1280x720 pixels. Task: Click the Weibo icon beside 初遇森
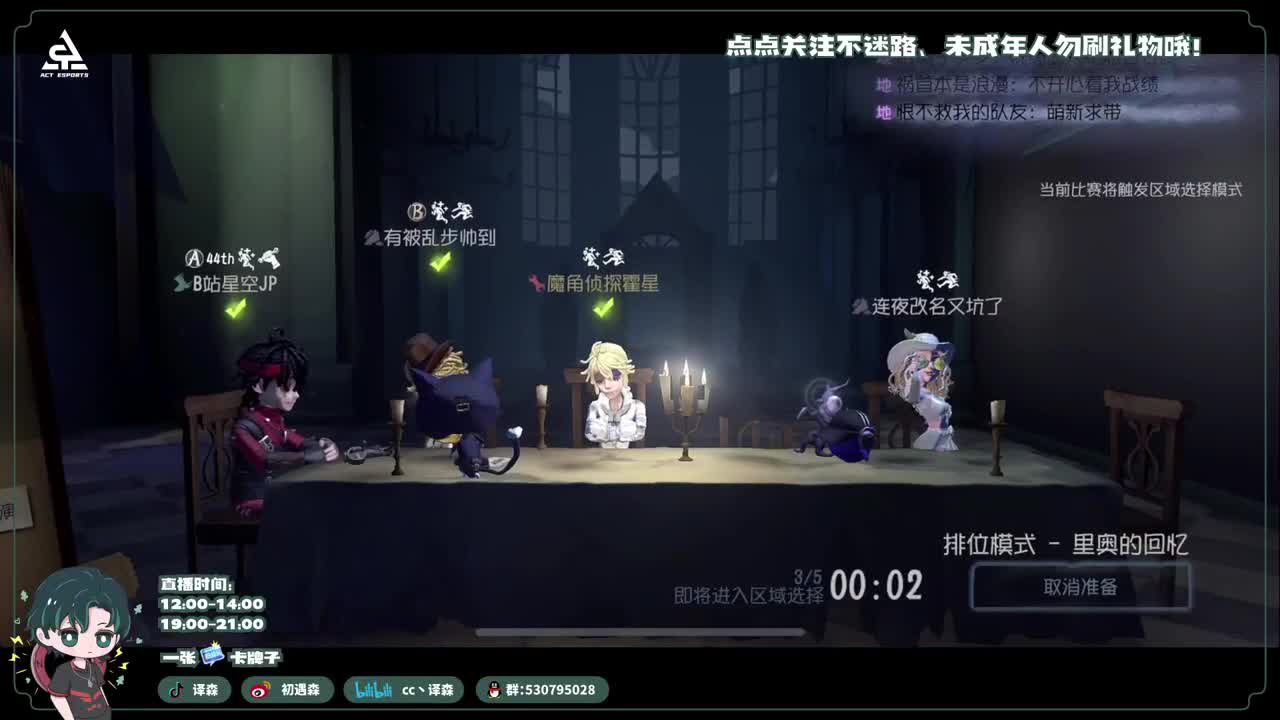pos(260,690)
